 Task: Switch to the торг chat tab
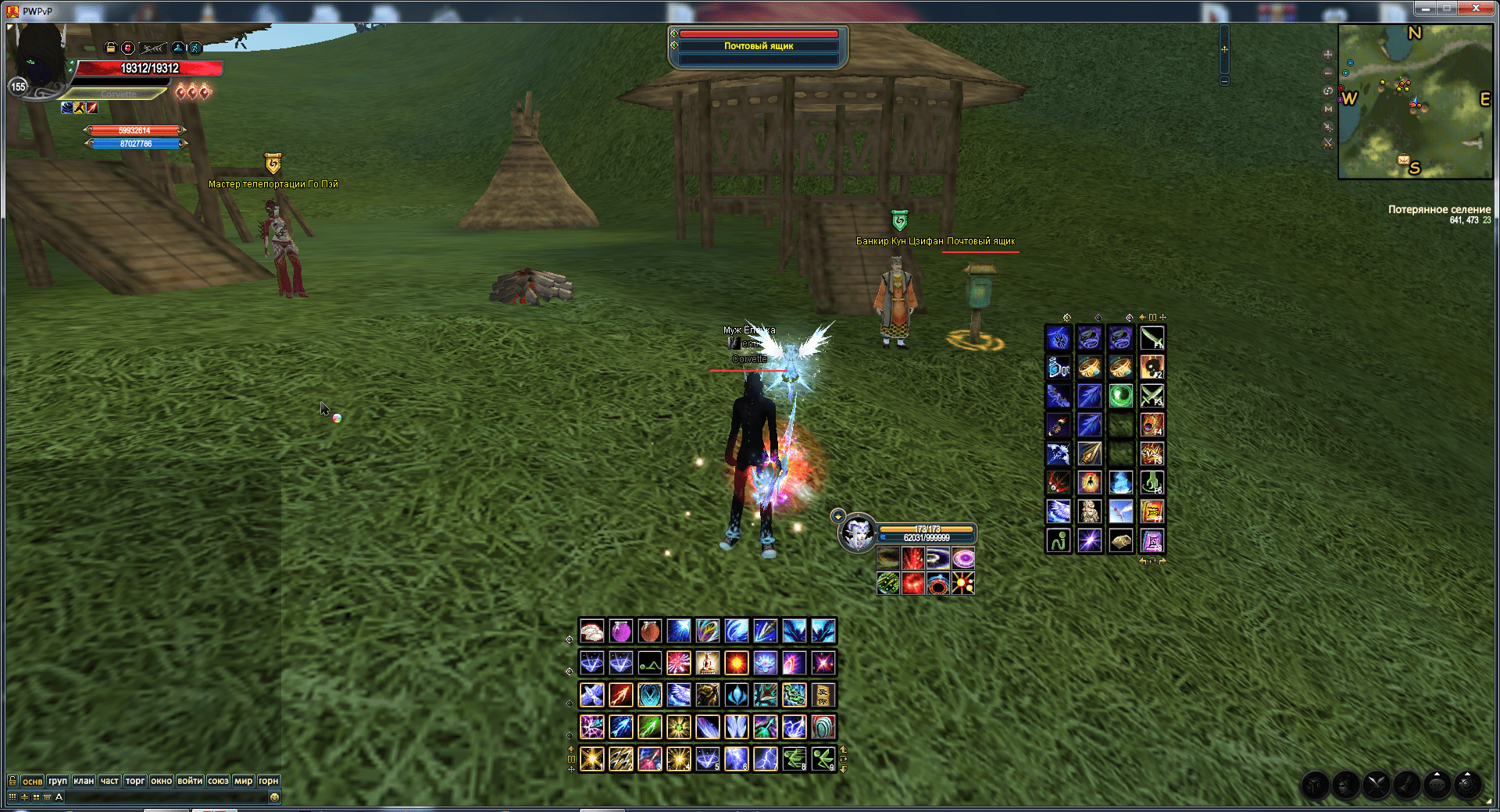134,780
